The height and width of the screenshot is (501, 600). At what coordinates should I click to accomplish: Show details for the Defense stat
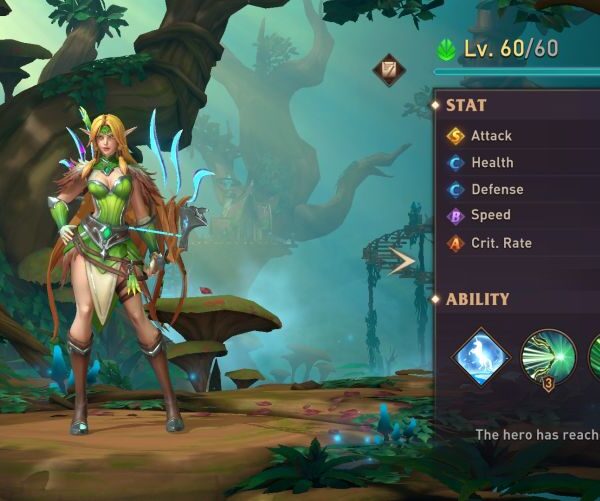(520, 189)
